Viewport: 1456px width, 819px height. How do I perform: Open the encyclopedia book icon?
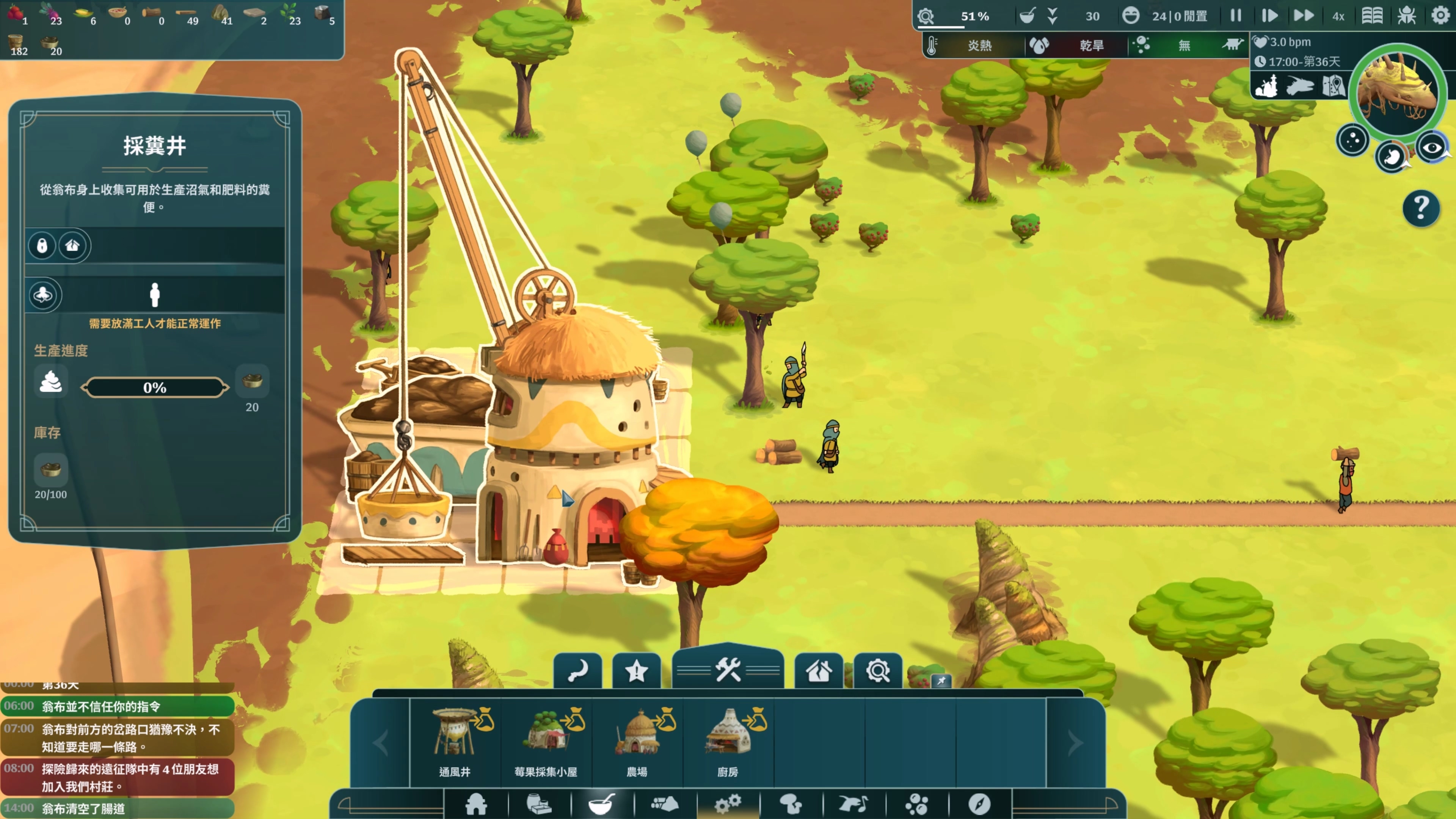point(1372,16)
